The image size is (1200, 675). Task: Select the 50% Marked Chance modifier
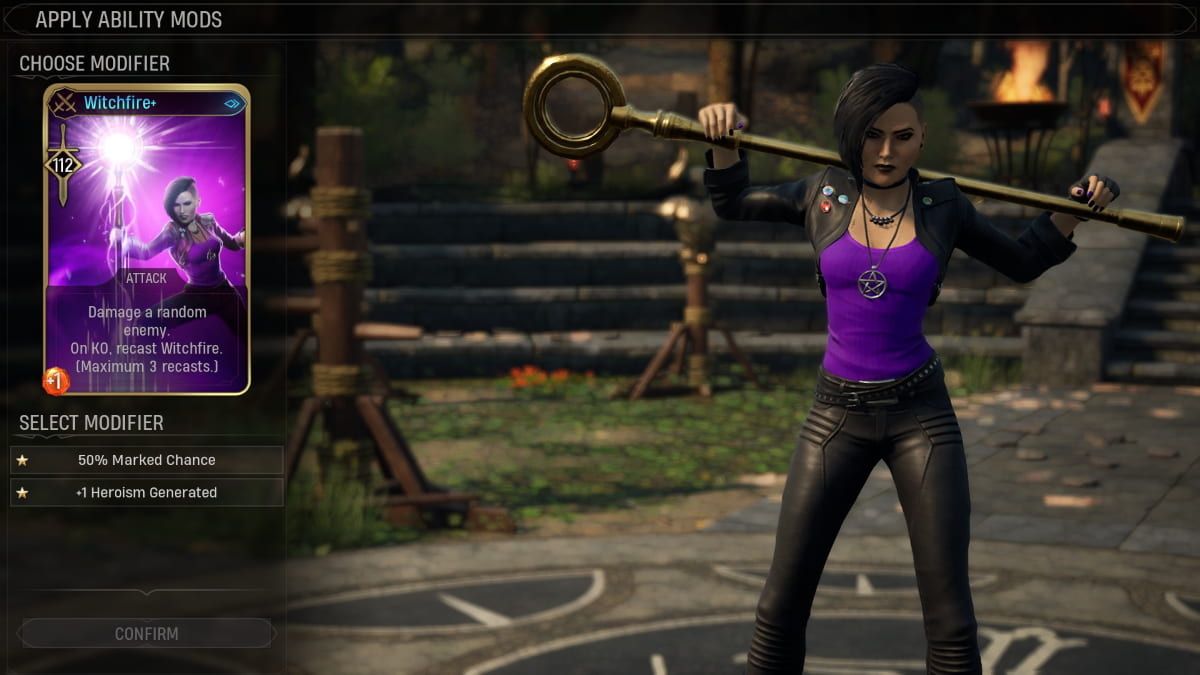pyautogui.click(x=147, y=460)
